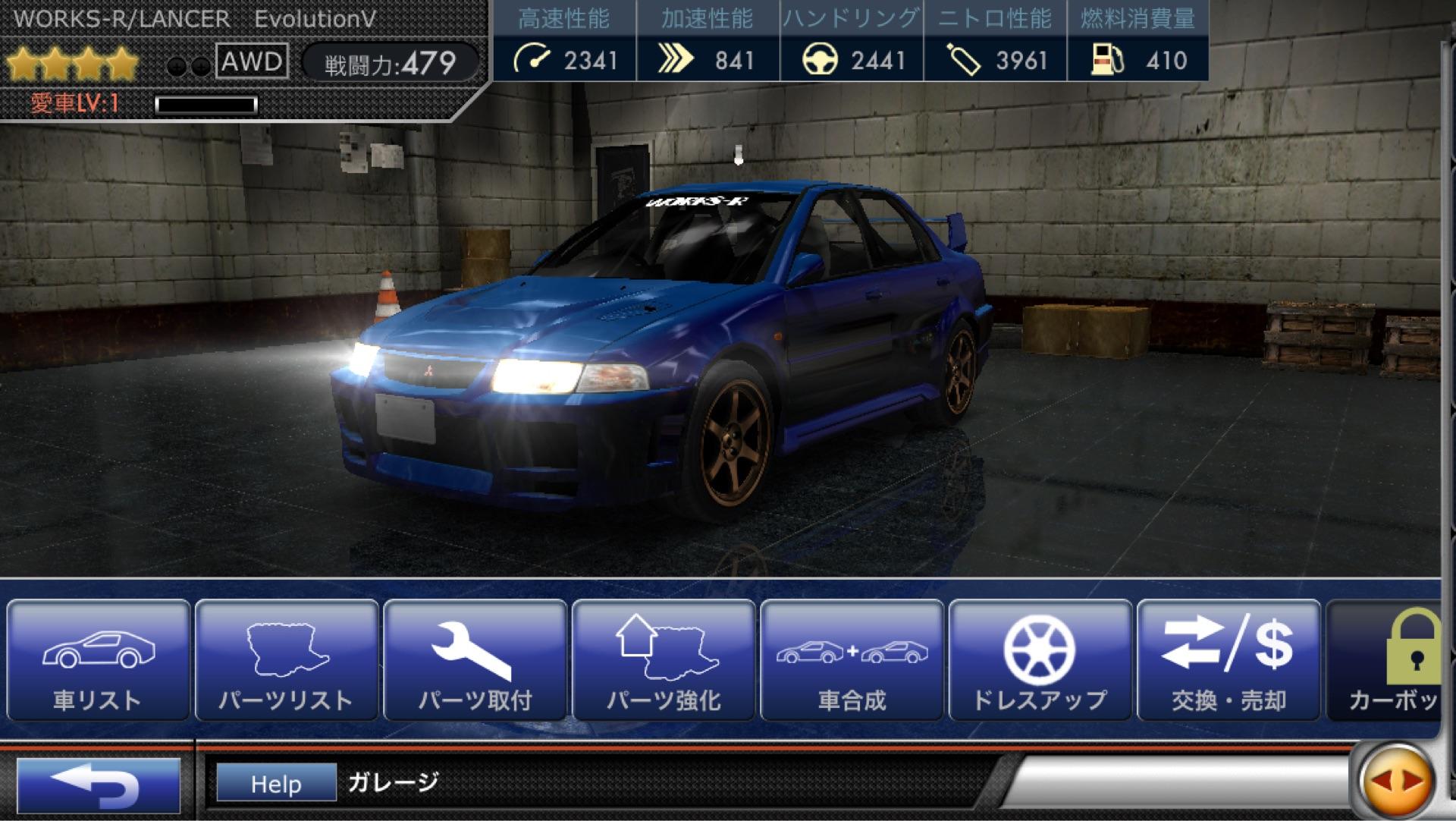The height and width of the screenshot is (821, 1456).
Task: Open the パーツリスト parts list
Action: [287, 660]
